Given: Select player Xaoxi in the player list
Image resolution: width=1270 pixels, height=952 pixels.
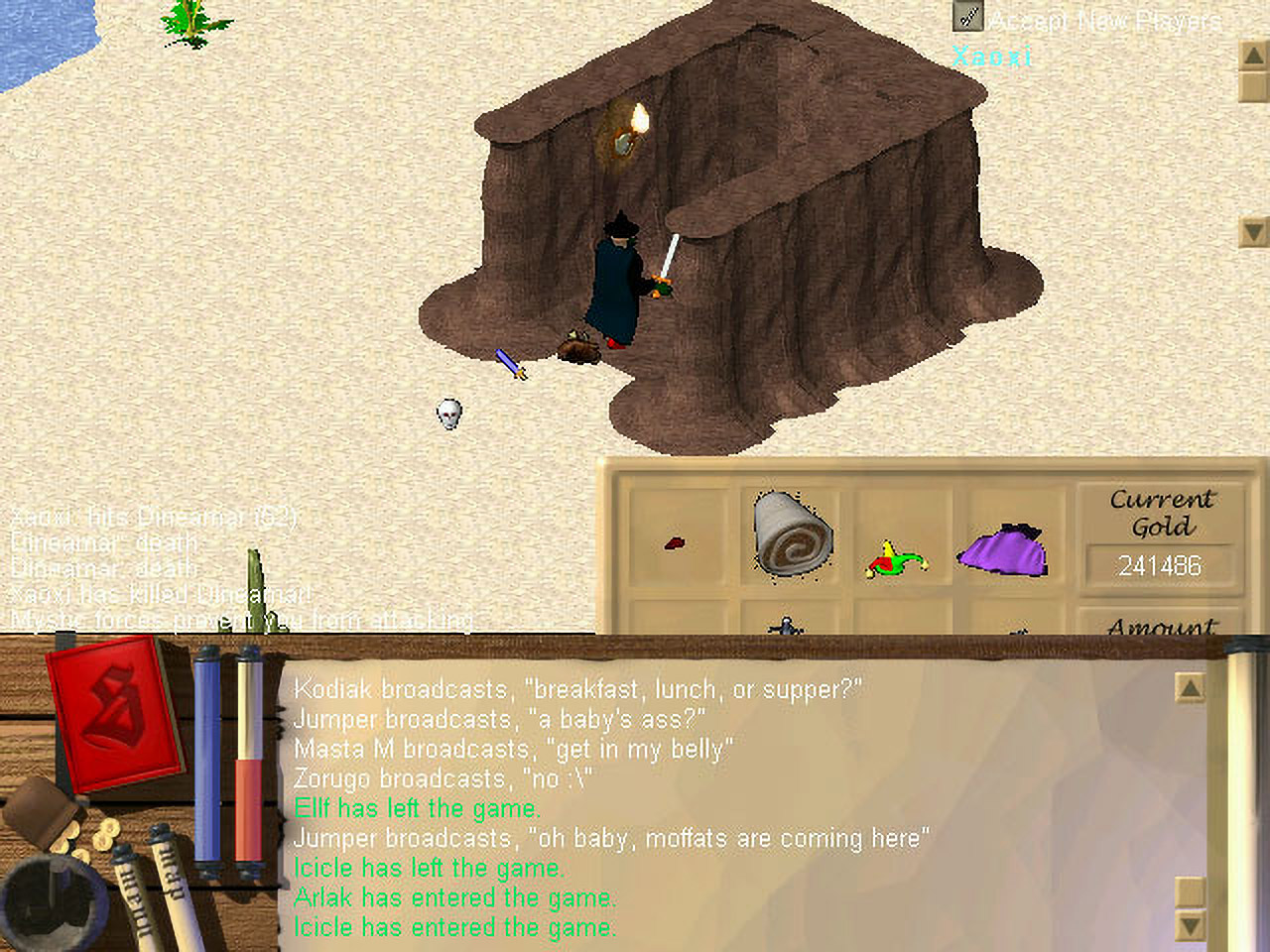Looking at the screenshot, I should [992, 57].
